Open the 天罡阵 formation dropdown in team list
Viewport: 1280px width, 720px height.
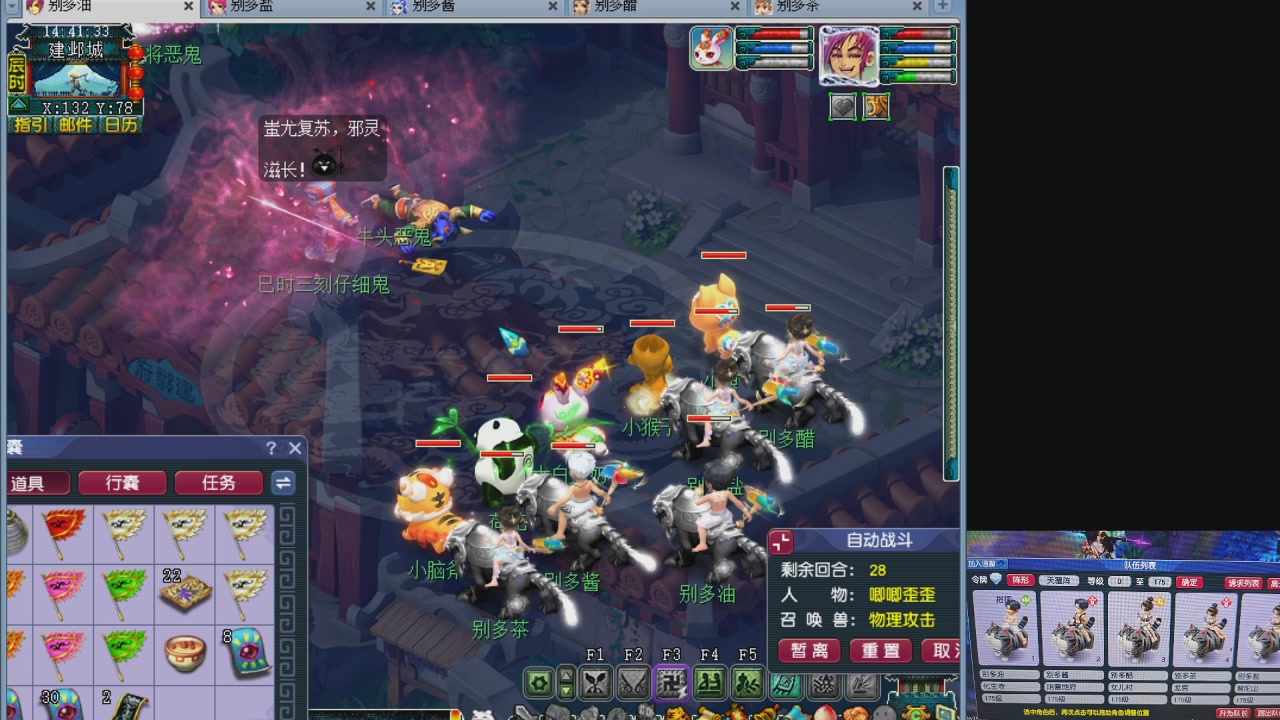click(x=1061, y=581)
